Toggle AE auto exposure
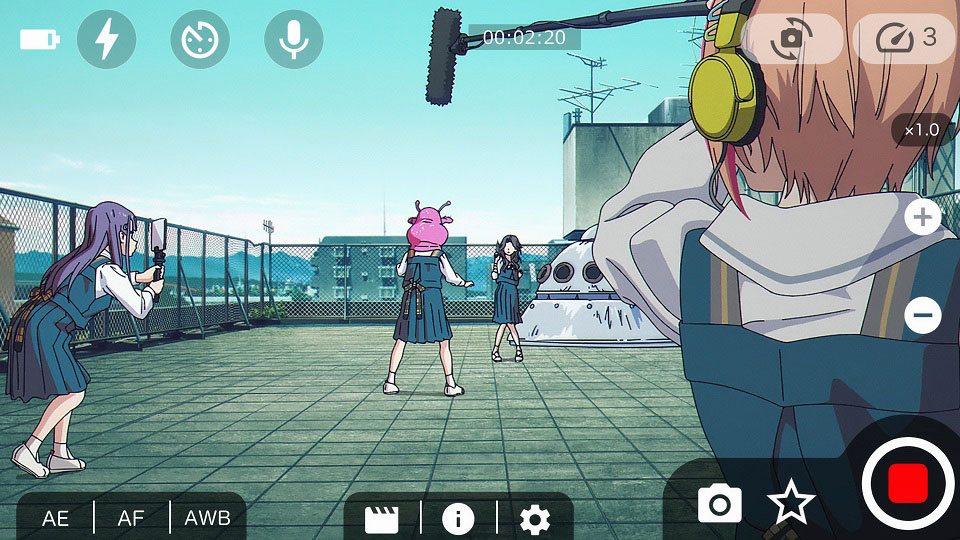Screen dimensions: 960x540 click(x=56, y=518)
